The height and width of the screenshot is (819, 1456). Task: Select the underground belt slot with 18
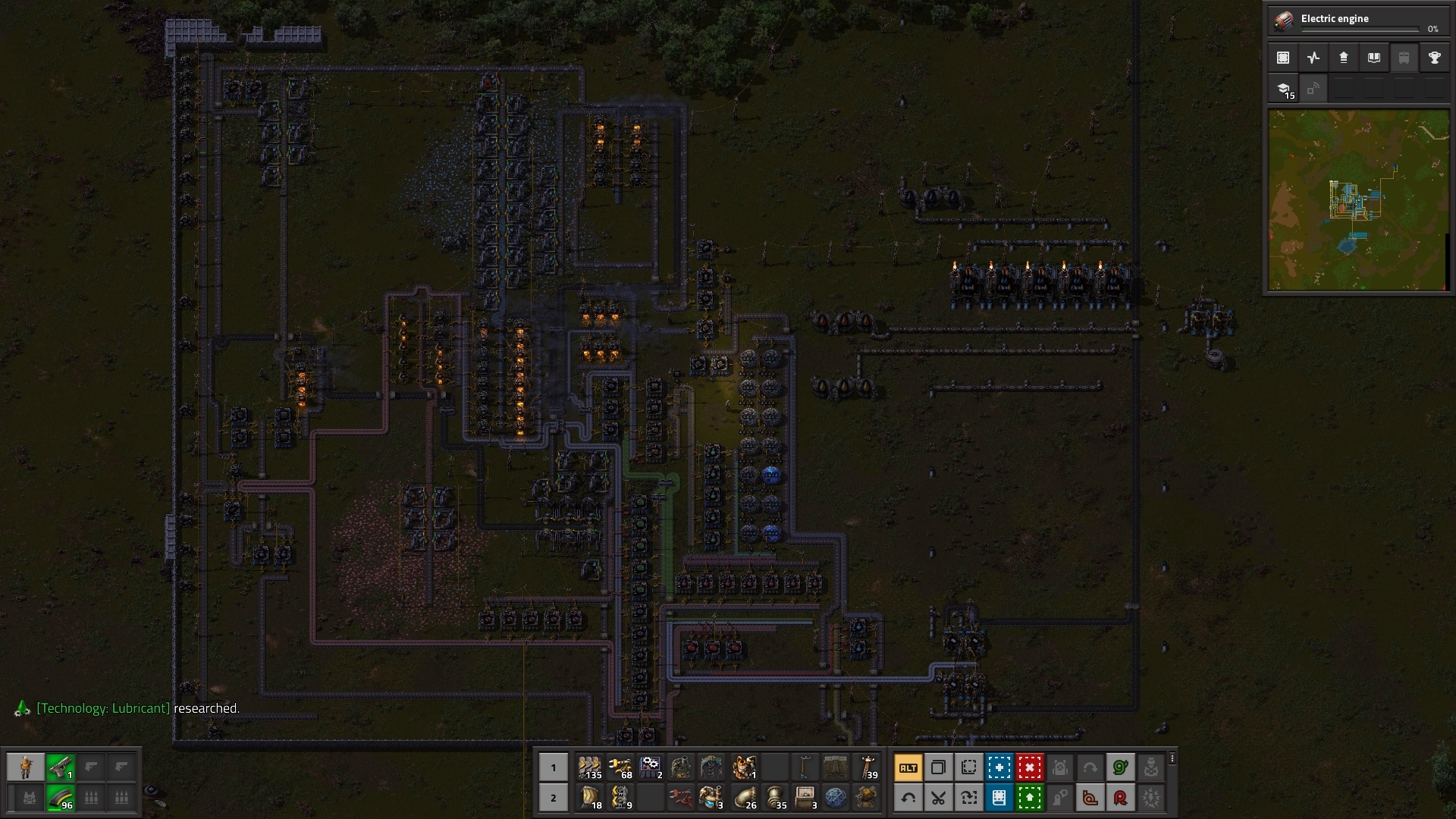(x=589, y=798)
